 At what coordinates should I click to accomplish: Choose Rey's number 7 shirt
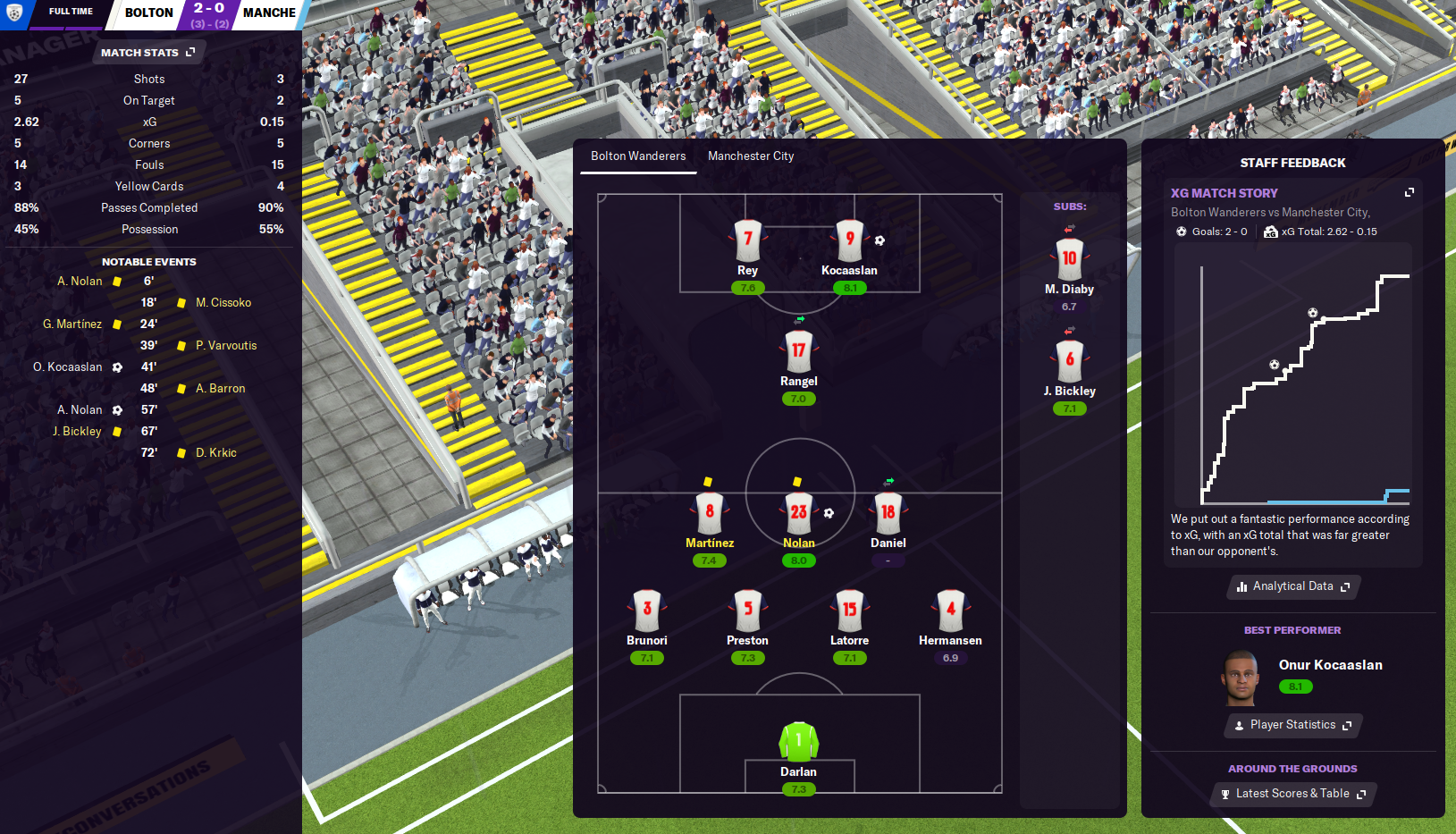point(748,241)
